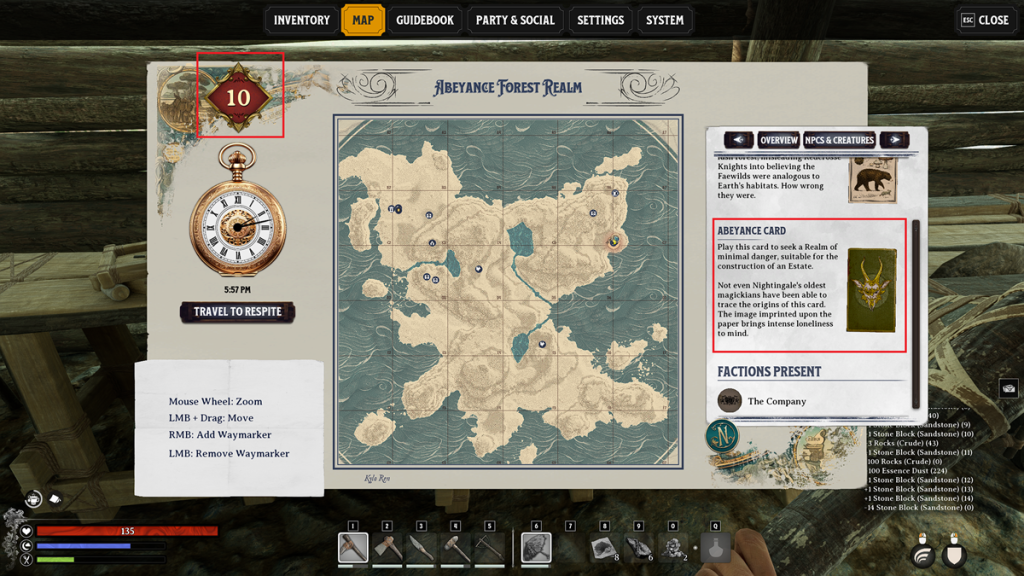Switch to the Guidebook tab
Image resolution: width=1024 pixels, height=576 pixels.
pos(424,20)
